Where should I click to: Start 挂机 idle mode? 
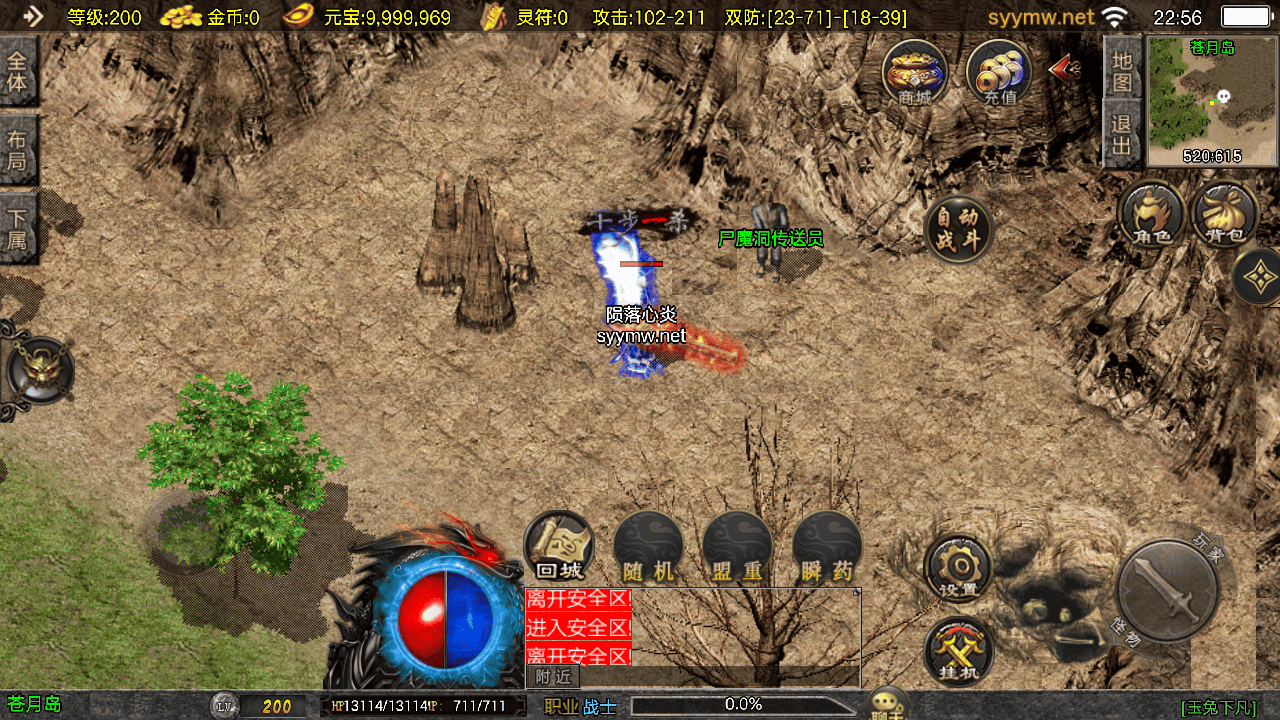pyautogui.click(x=958, y=651)
